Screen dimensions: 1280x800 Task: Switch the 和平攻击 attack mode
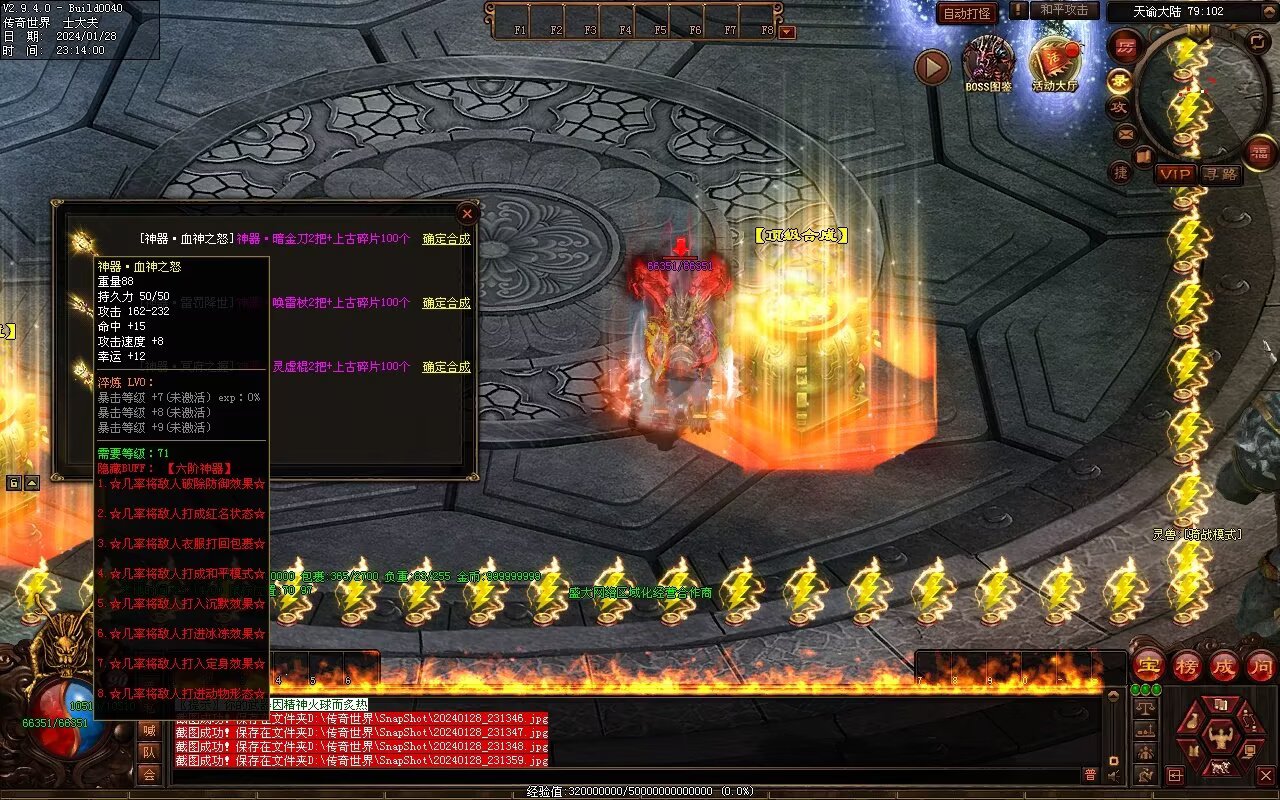(x=1063, y=10)
